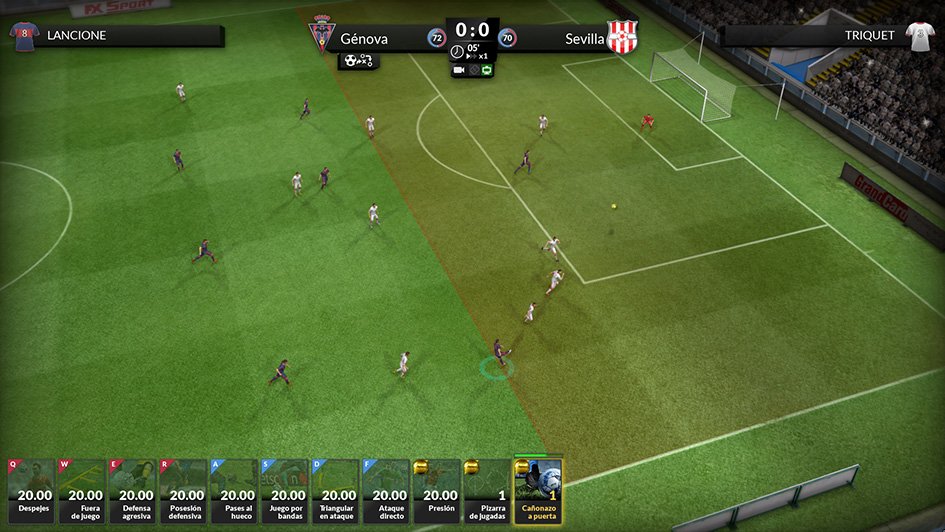Open the Pizarra de jugadas card

[x=489, y=491]
